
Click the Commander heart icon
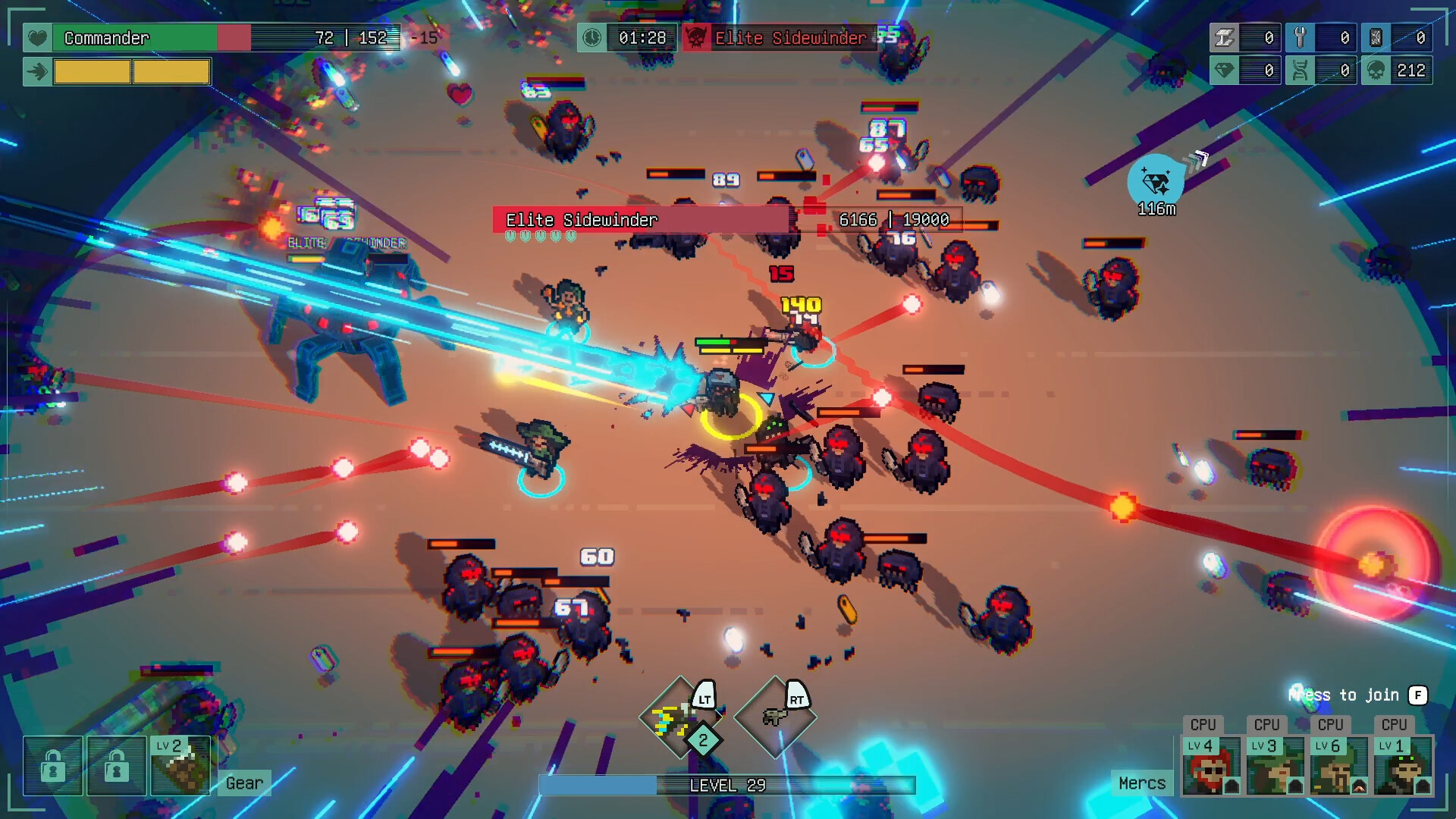point(37,38)
